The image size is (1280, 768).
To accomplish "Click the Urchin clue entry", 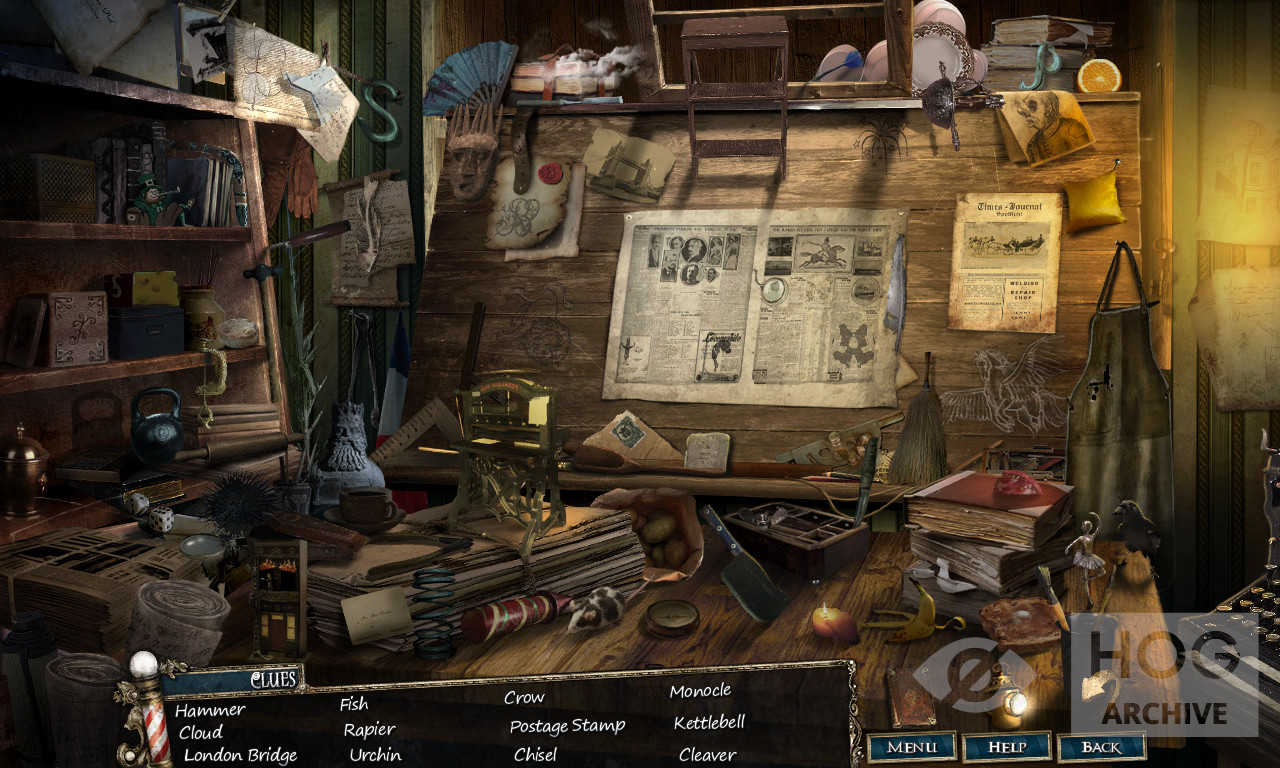I will tap(375, 755).
